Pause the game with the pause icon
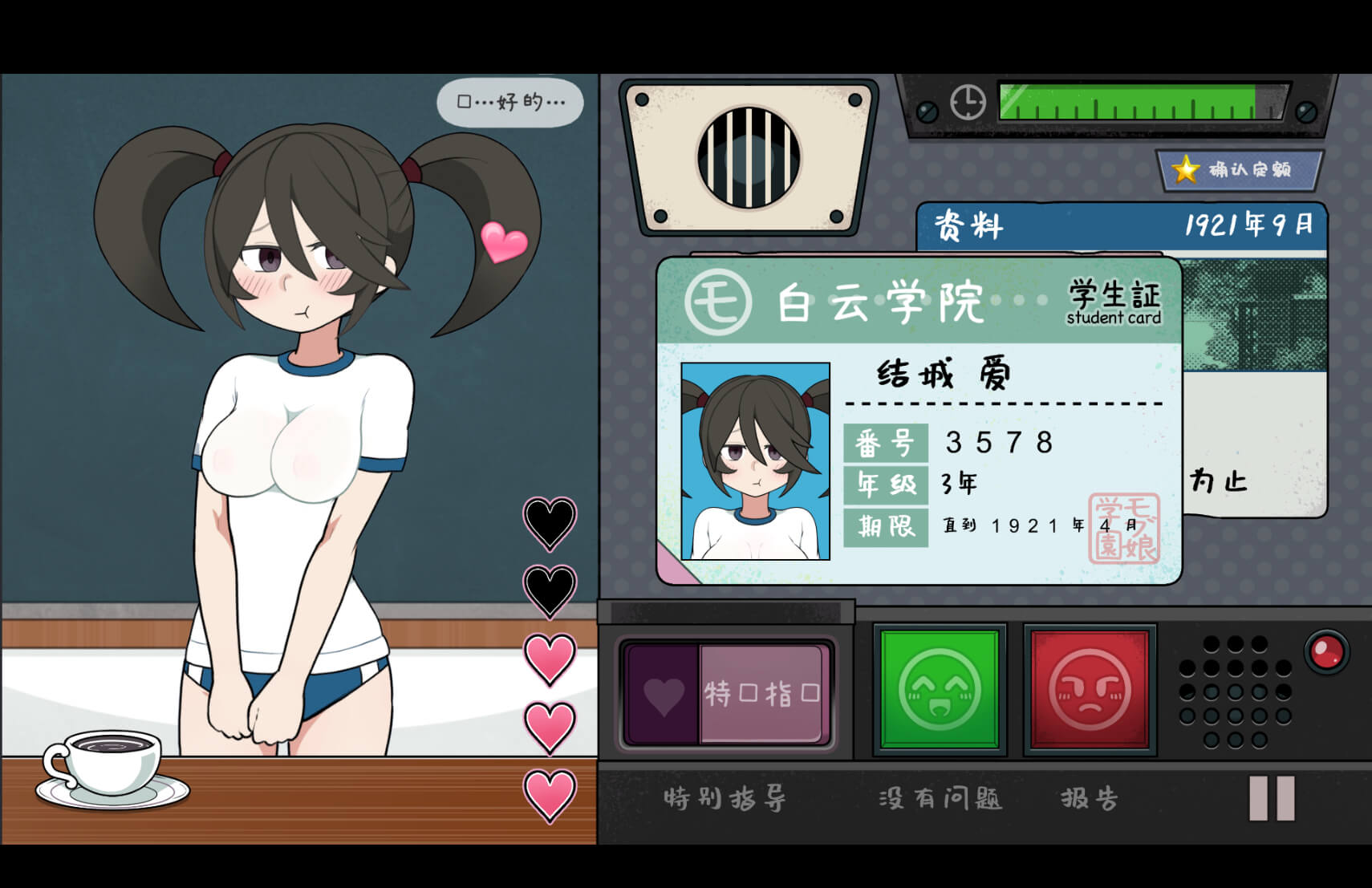The image size is (1372, 888). pos(1272,798)
